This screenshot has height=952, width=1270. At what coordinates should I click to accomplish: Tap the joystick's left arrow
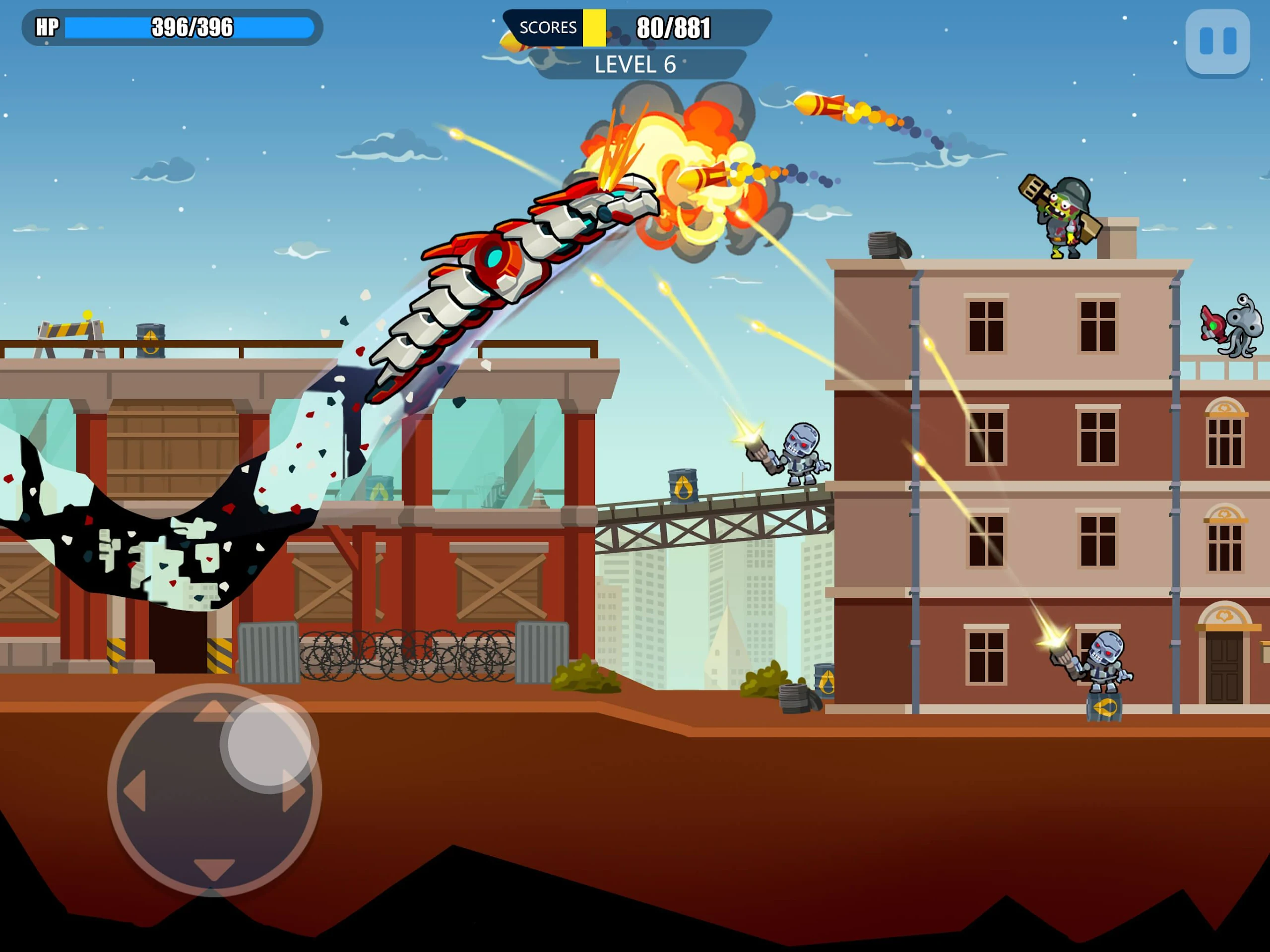[x=135, y=791]
